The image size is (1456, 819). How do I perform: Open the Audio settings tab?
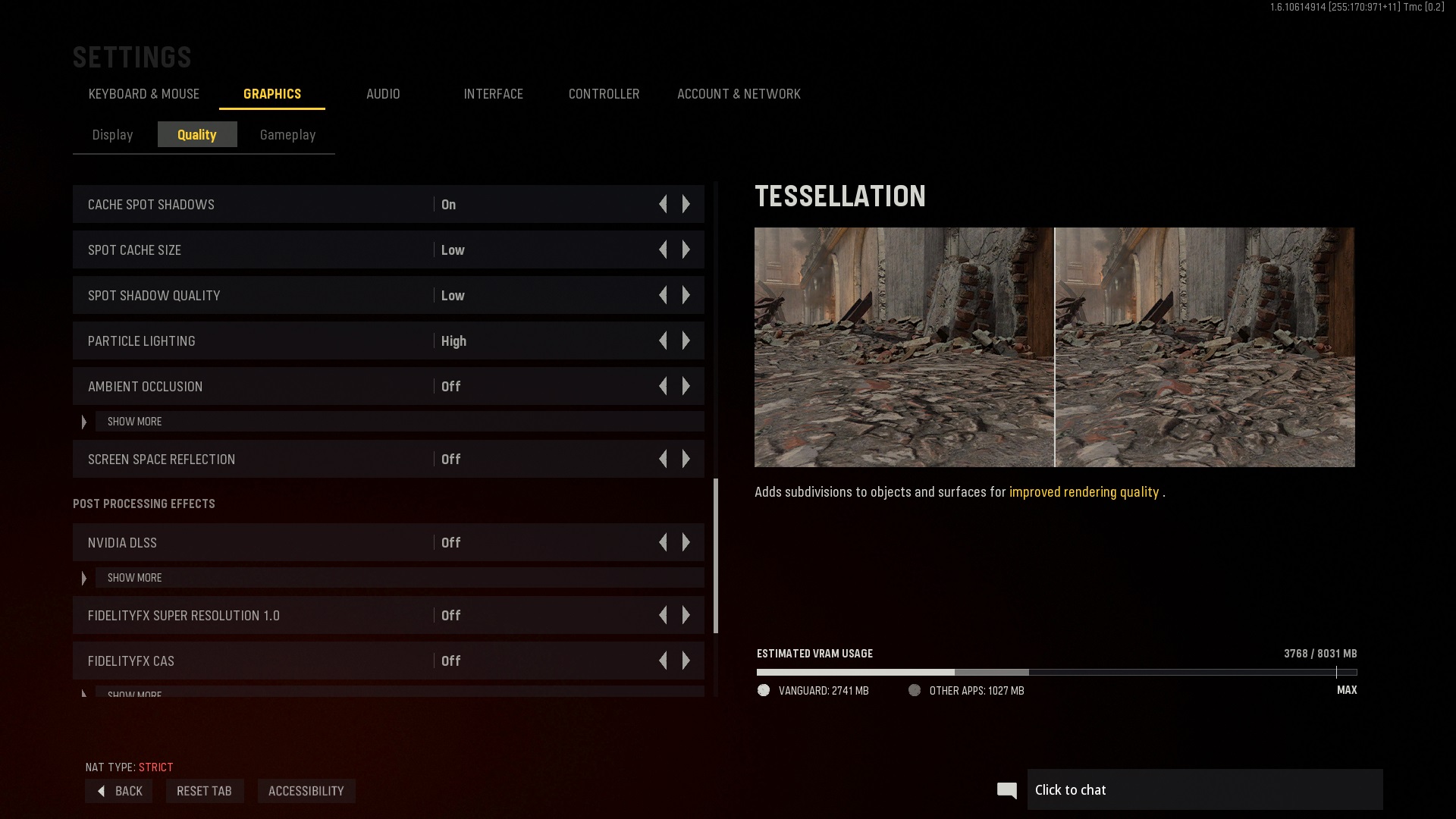[x=383, y=94]
